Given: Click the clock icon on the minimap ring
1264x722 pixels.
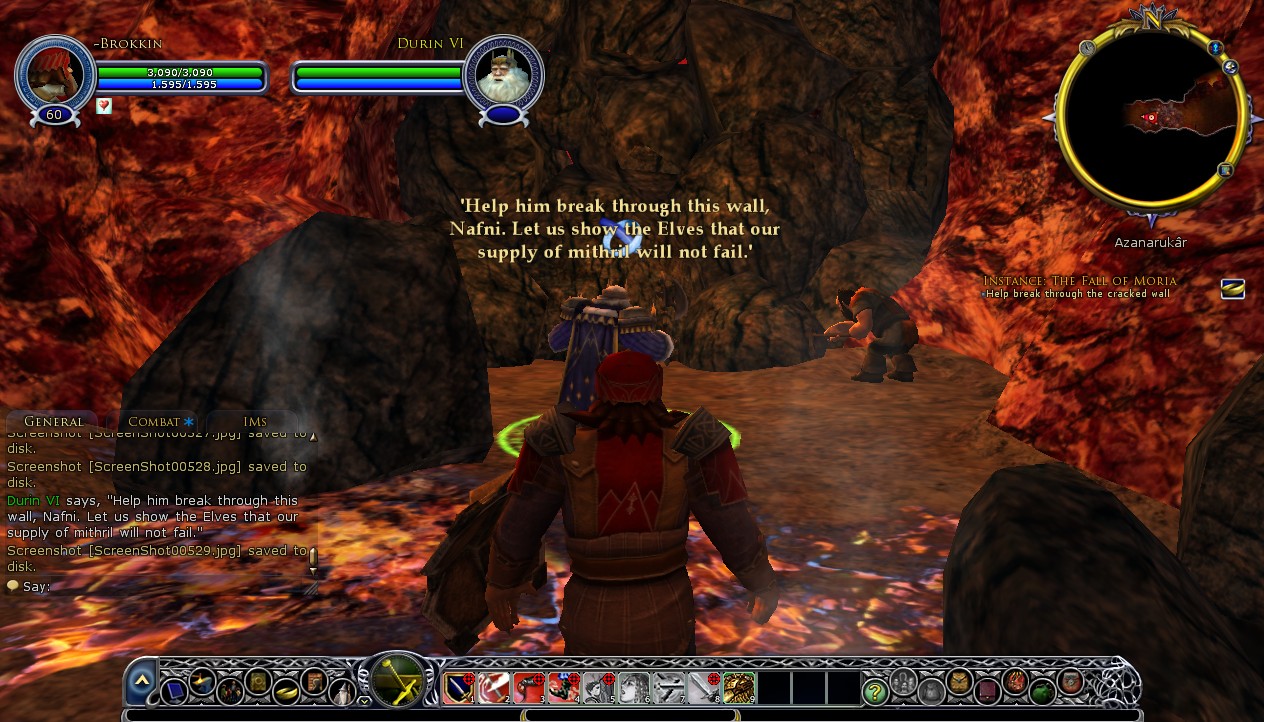Looking at the screenshot, I should 1086,47.
